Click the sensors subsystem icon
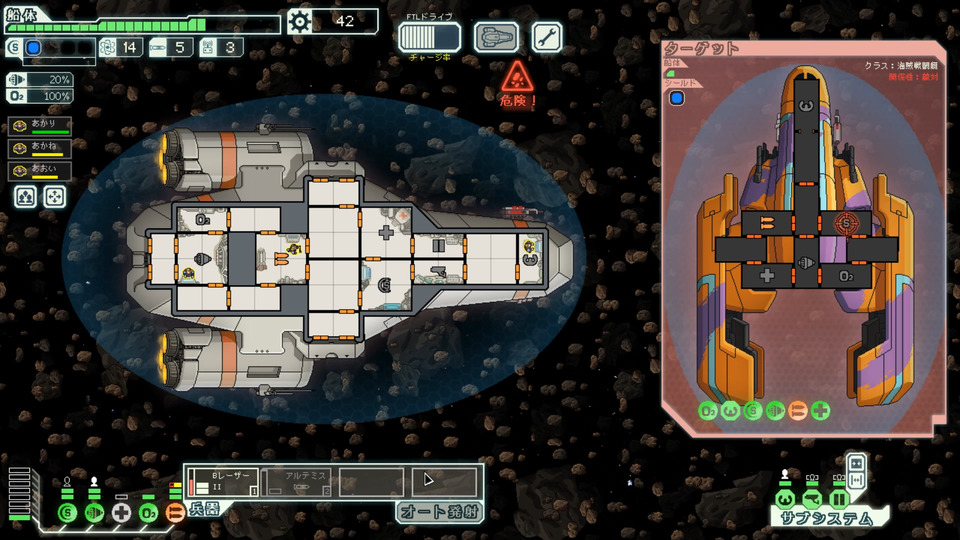This screenshot has height=540, width=960. [812, 498]
